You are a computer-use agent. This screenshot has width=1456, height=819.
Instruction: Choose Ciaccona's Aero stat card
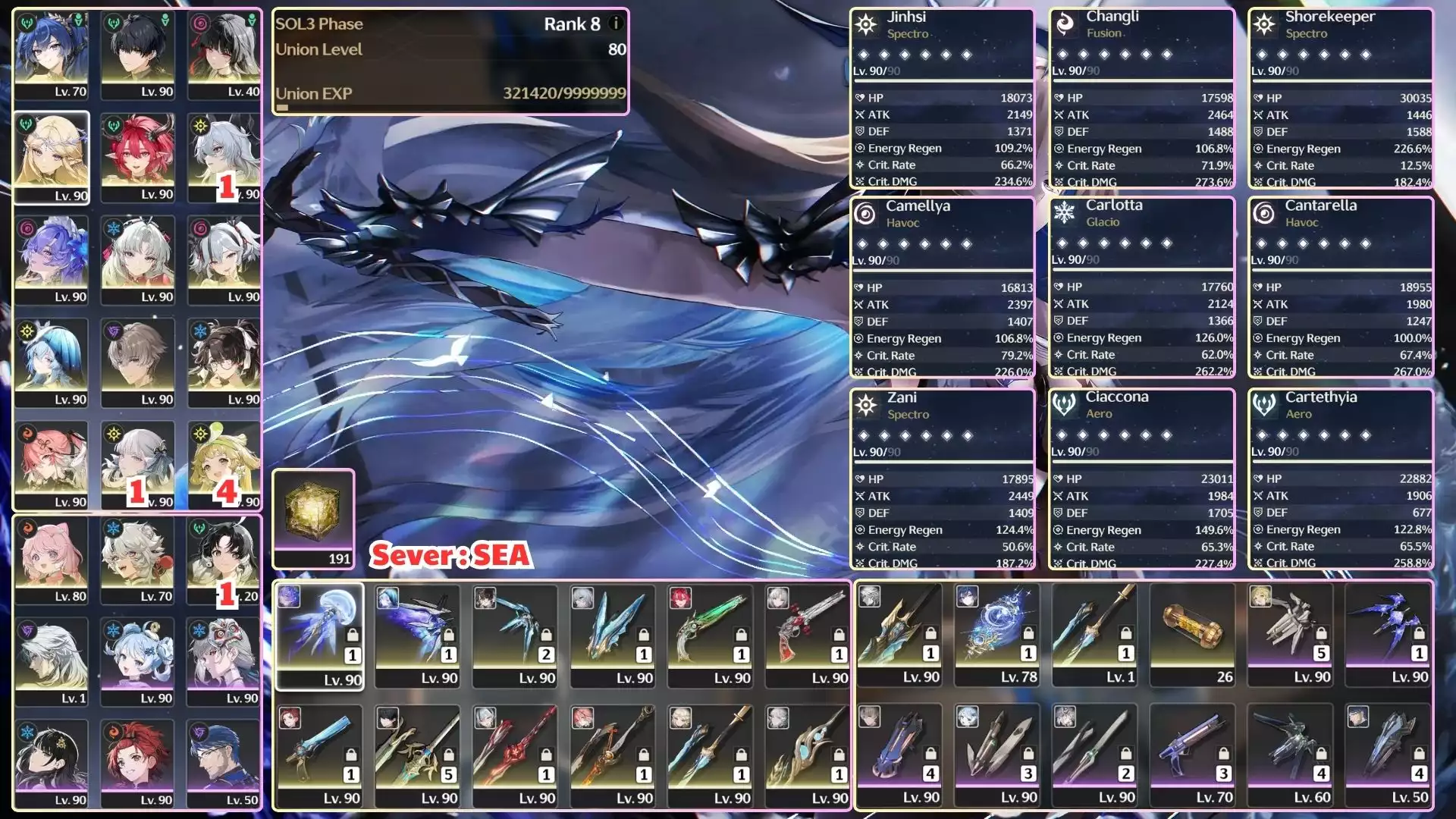coord(1141,479)
